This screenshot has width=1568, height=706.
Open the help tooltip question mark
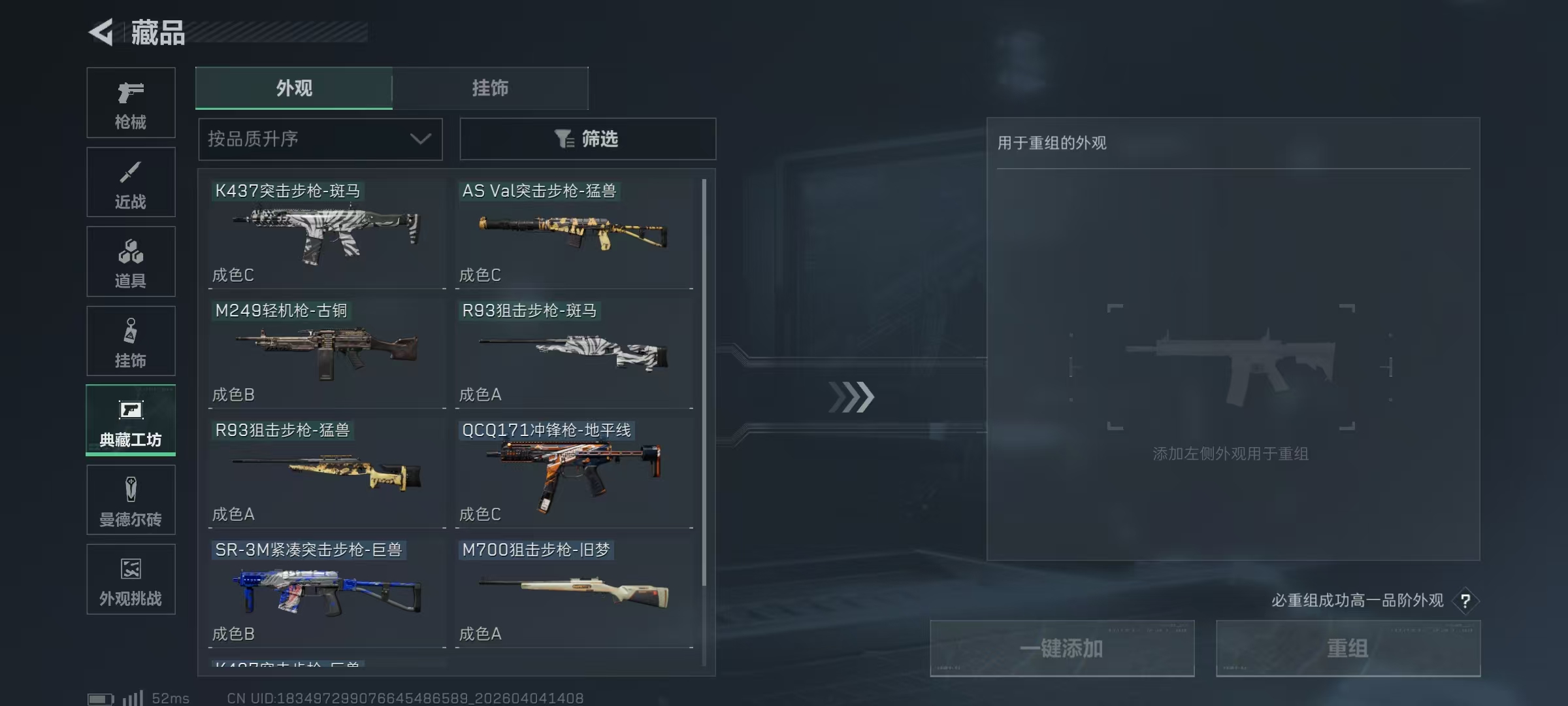click(x=1467, y=601)
